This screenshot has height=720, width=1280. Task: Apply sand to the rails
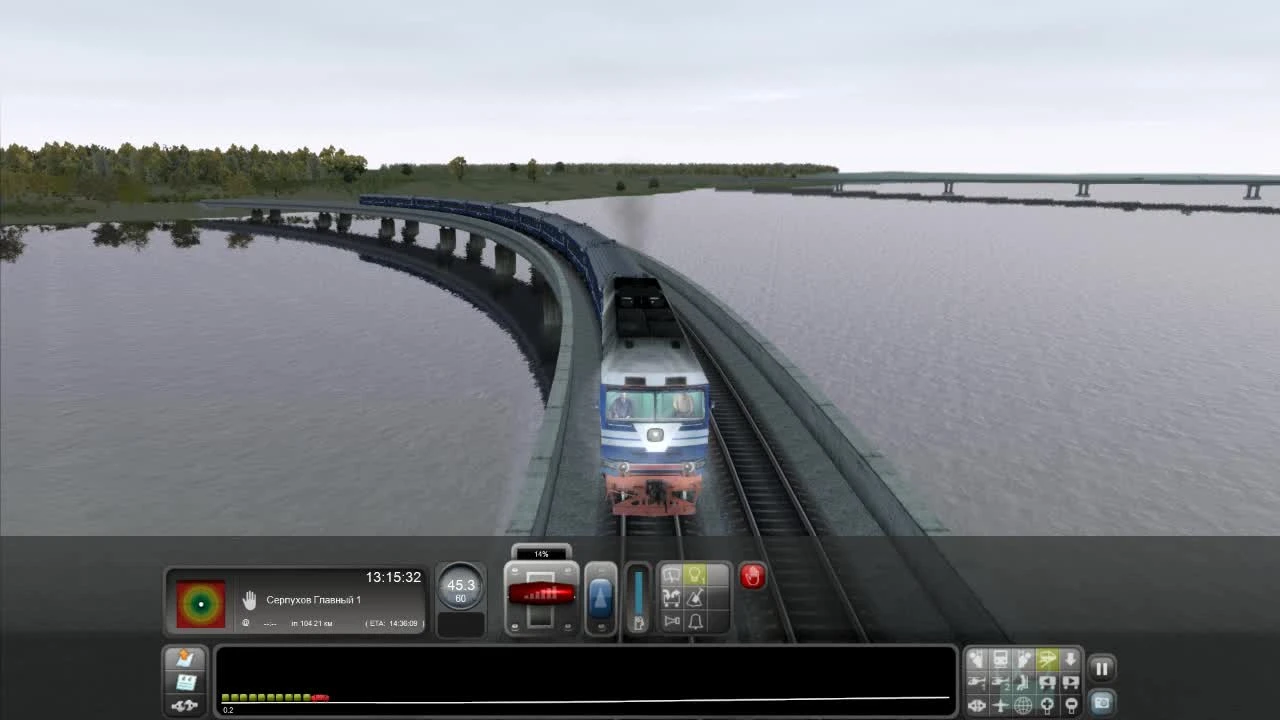coord(694,599)
